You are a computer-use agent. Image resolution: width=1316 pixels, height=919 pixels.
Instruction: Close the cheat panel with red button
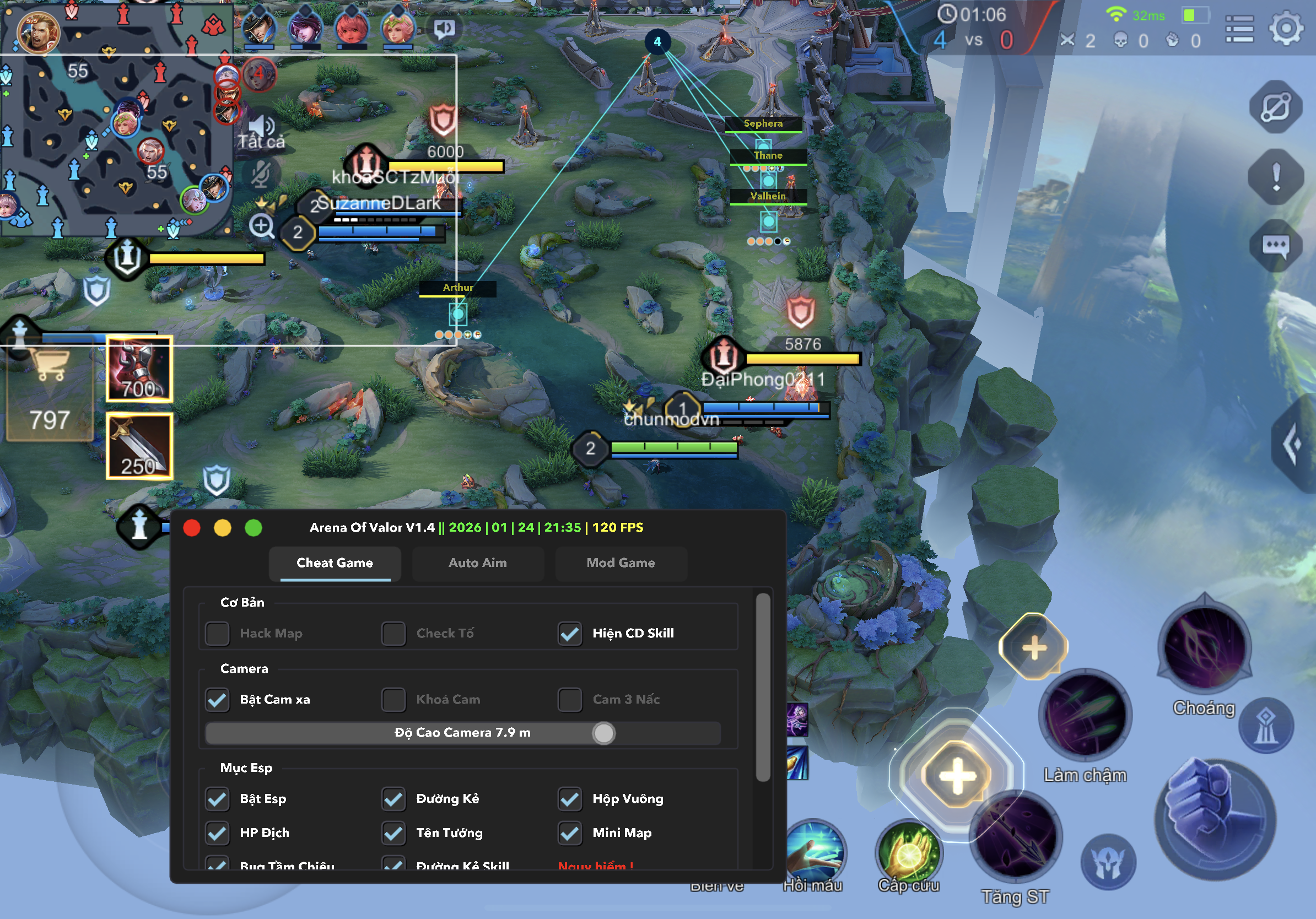click(191, 528)
